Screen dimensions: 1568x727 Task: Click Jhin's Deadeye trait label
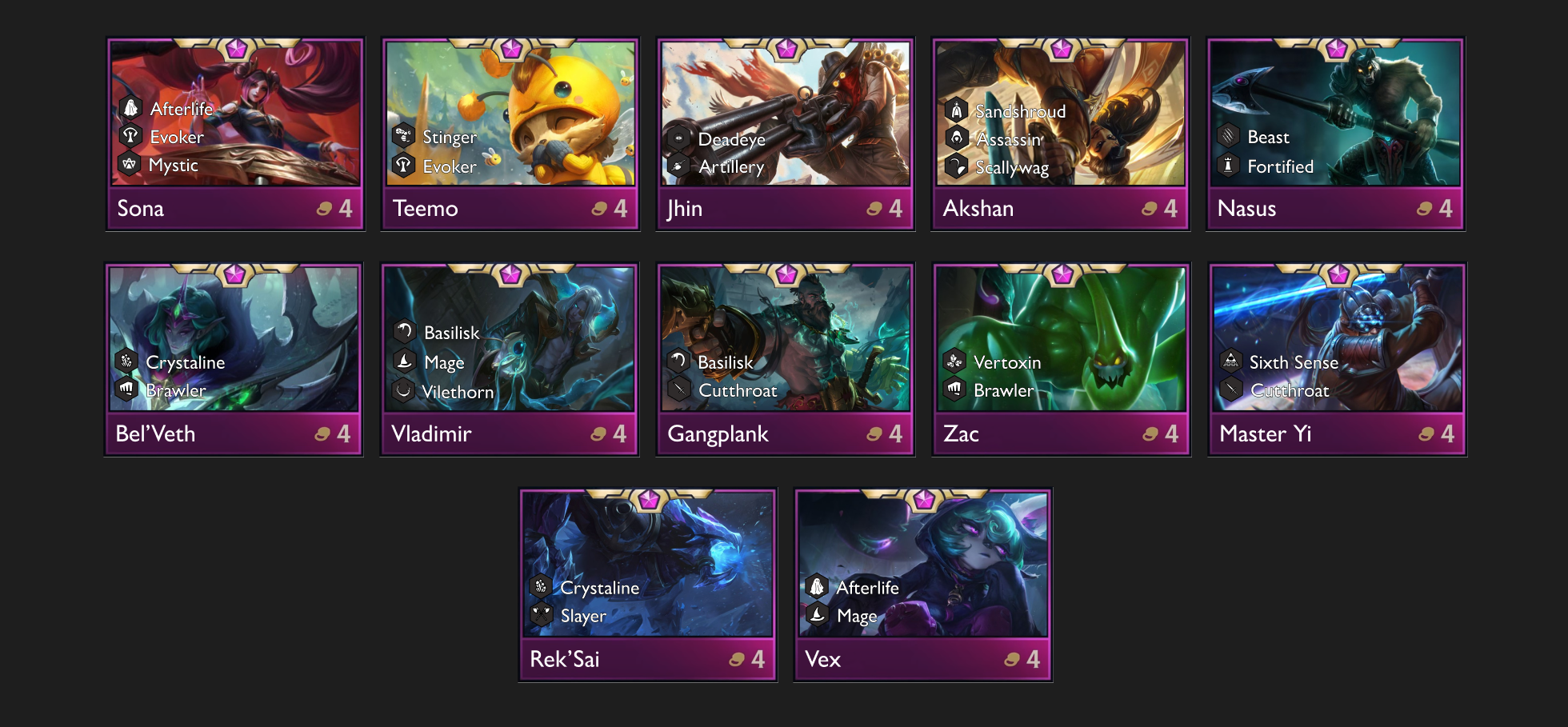tap(731, 139)
